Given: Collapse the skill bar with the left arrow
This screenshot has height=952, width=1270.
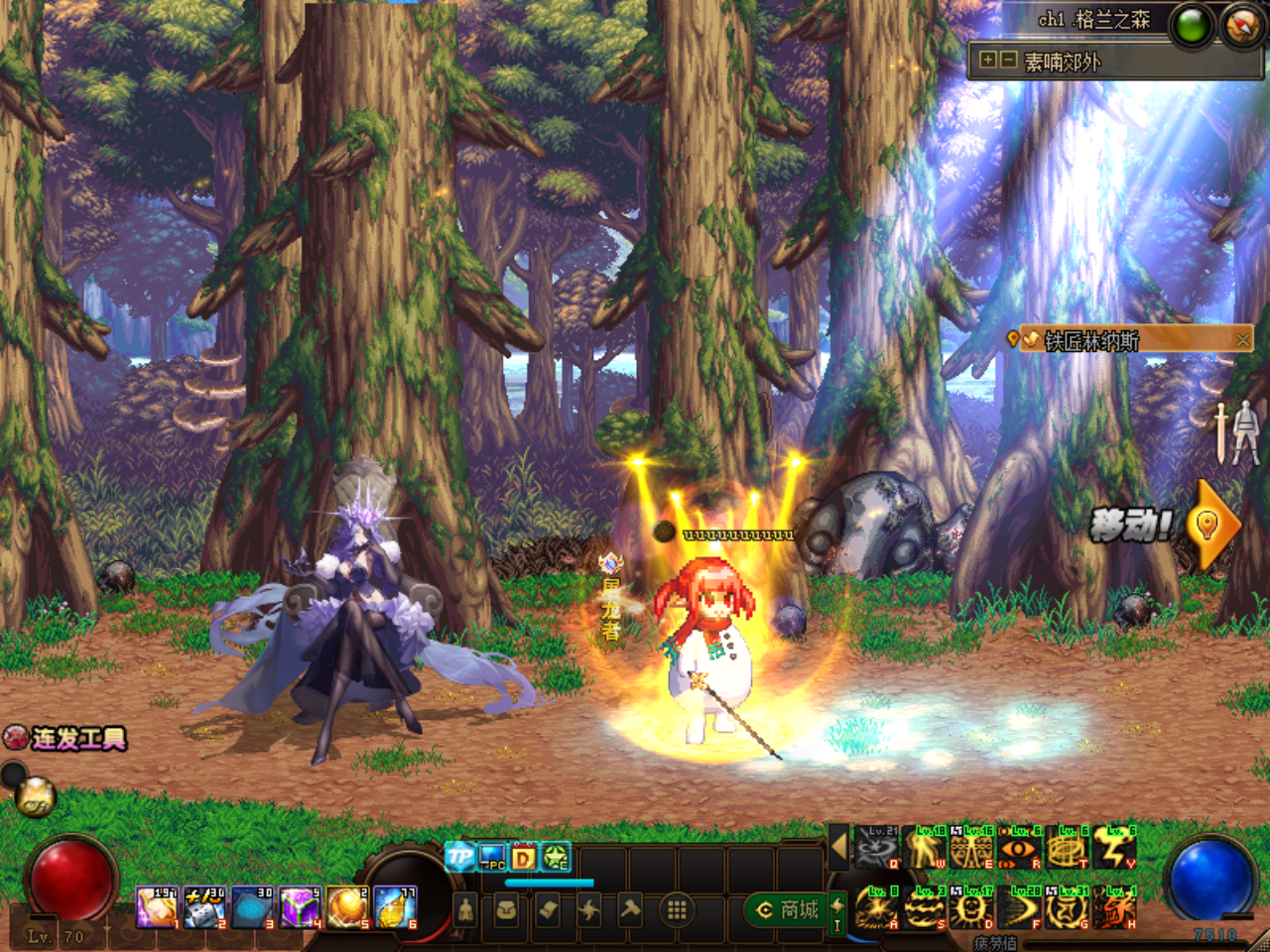Looking at the screenshot, I should pos(838,847).
